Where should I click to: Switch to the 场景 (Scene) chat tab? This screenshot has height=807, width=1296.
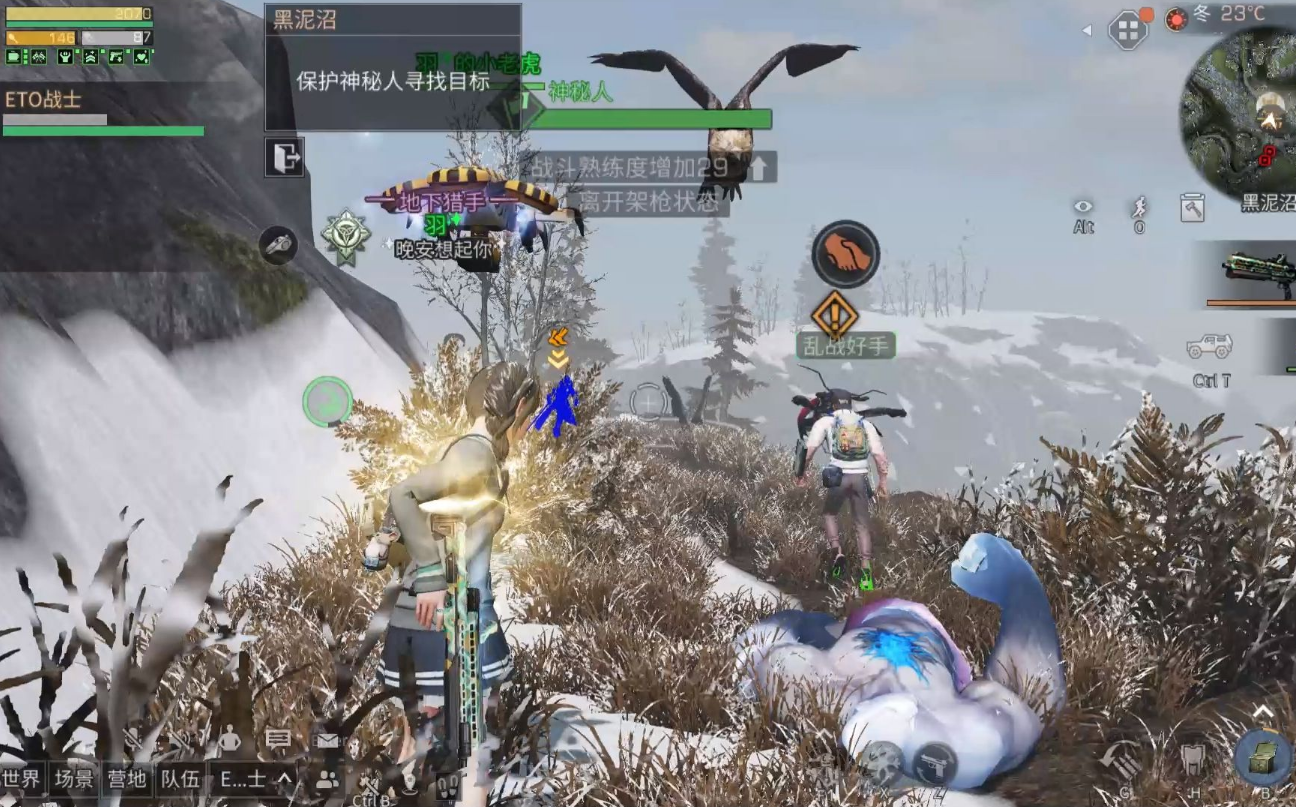click(x=75, y=779)
